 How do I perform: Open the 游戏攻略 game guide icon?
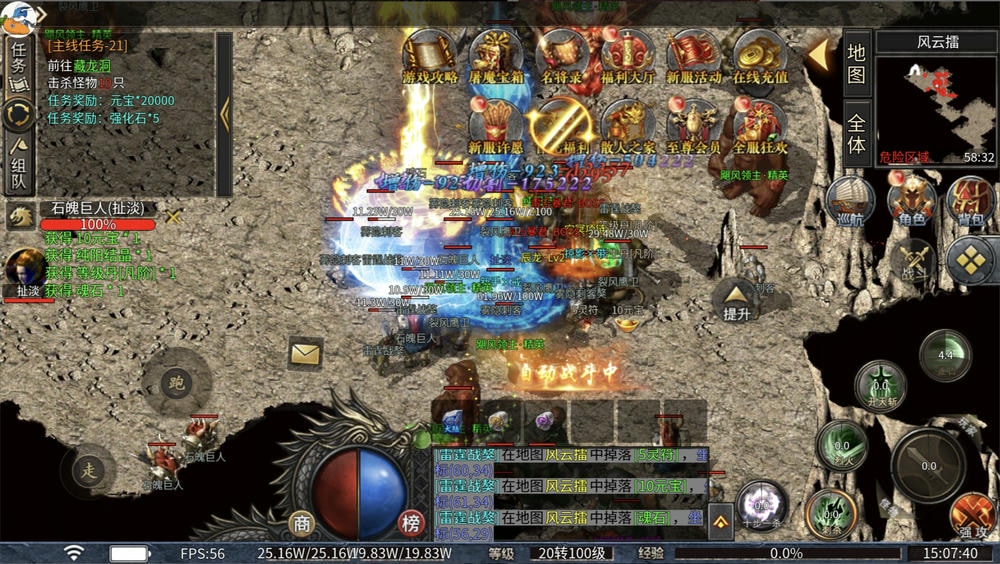tap(430, 55)
